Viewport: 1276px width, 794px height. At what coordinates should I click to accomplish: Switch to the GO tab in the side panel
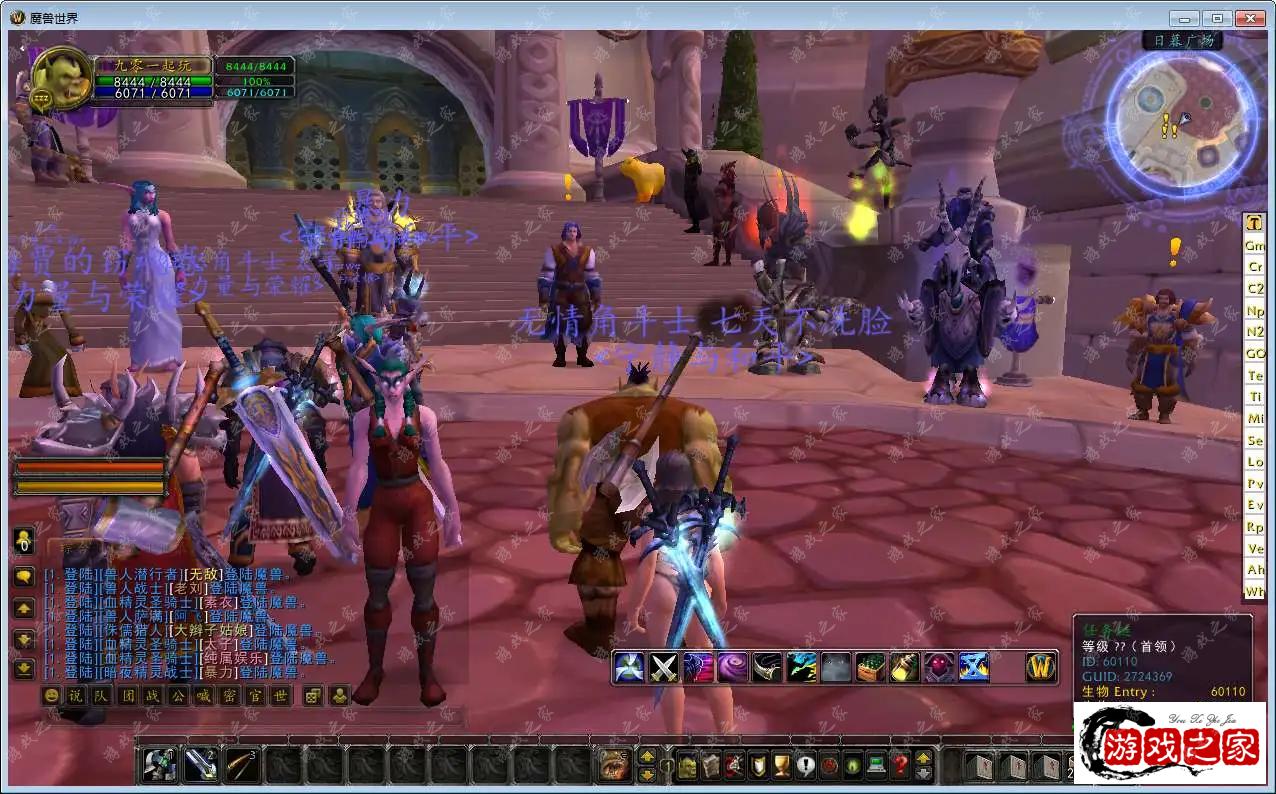tap(1255, 354)
